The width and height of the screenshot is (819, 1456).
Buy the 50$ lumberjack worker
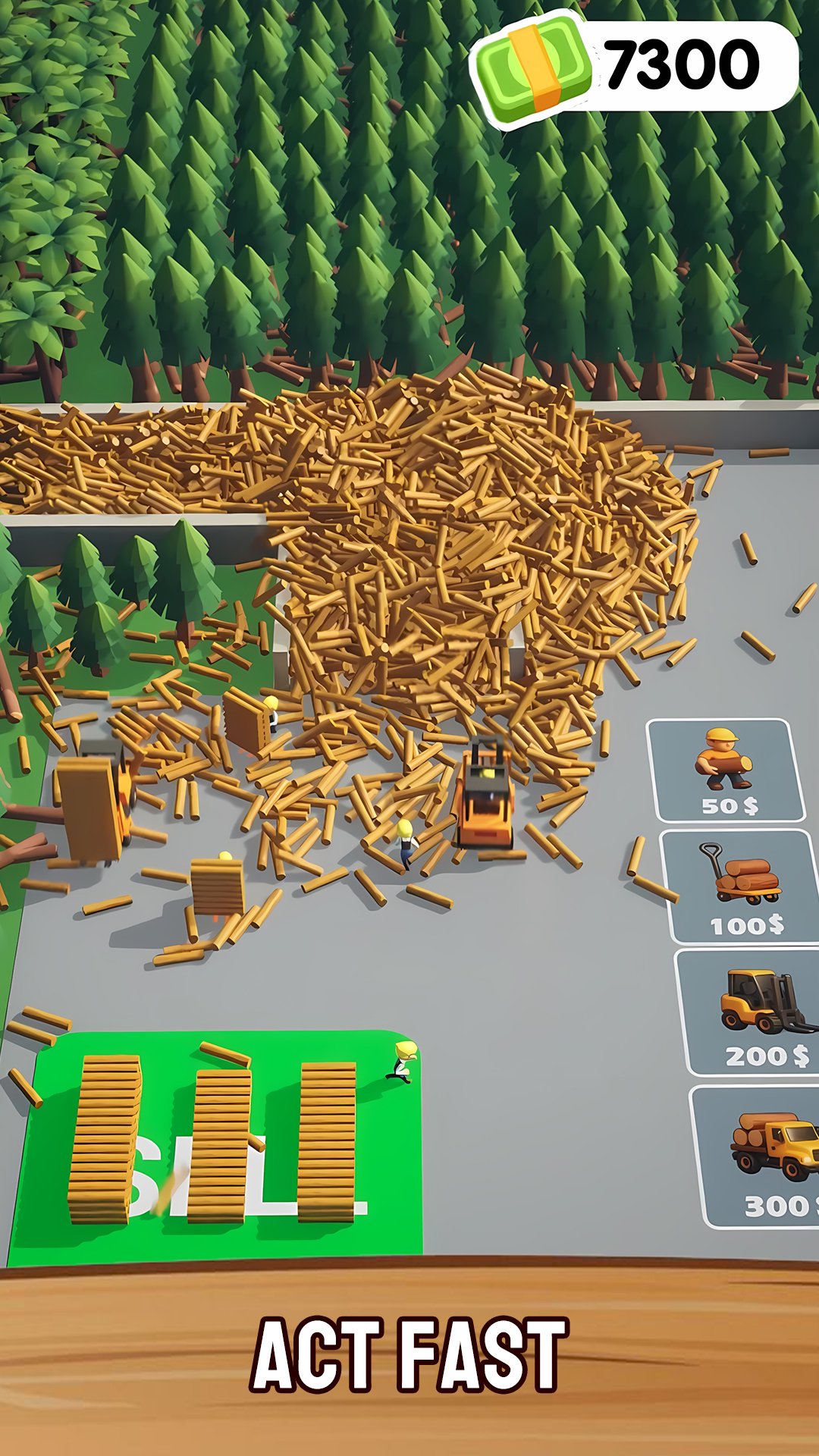click(x=726, y=770)
